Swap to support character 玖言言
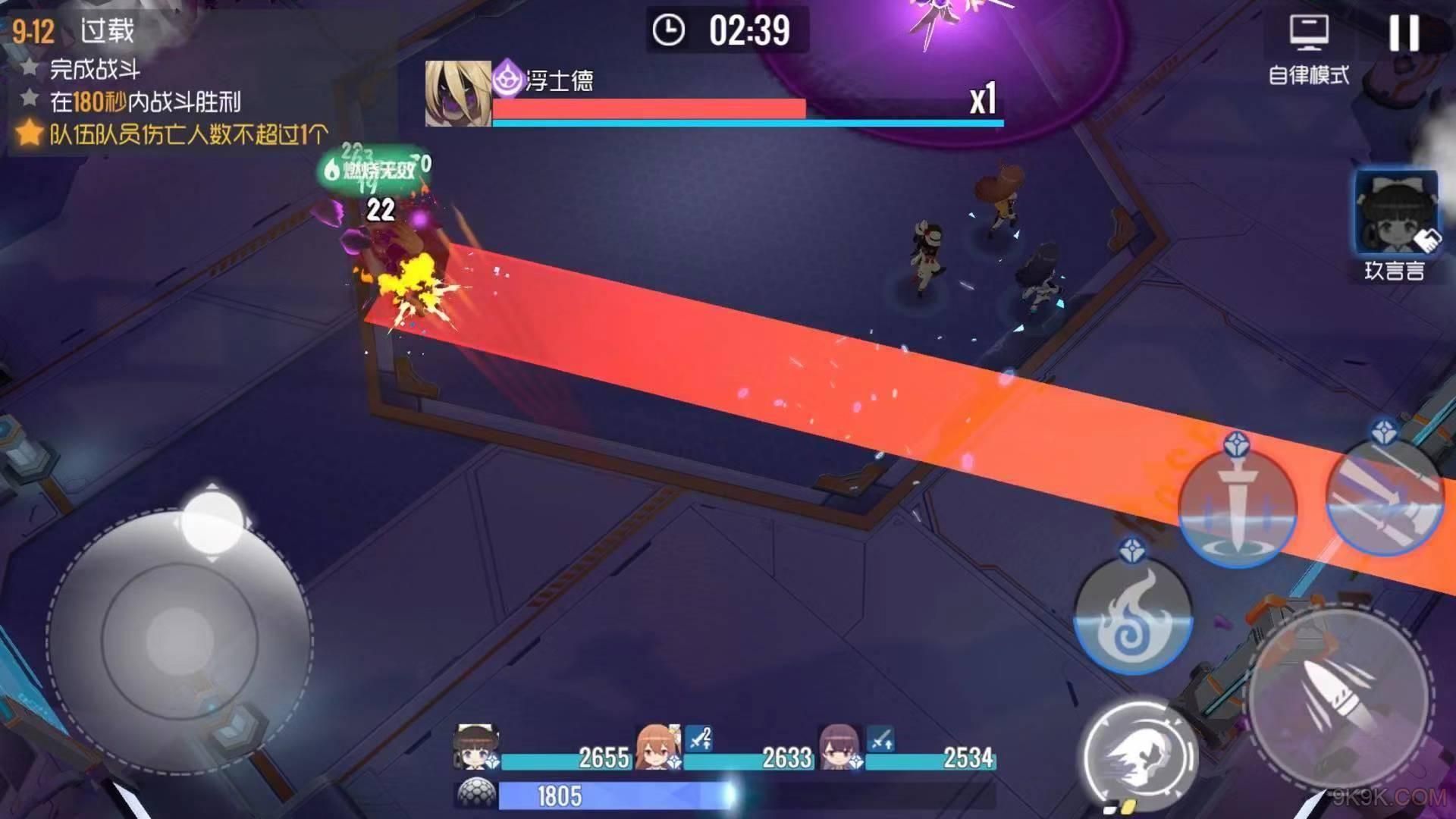 coord(1395,215)
